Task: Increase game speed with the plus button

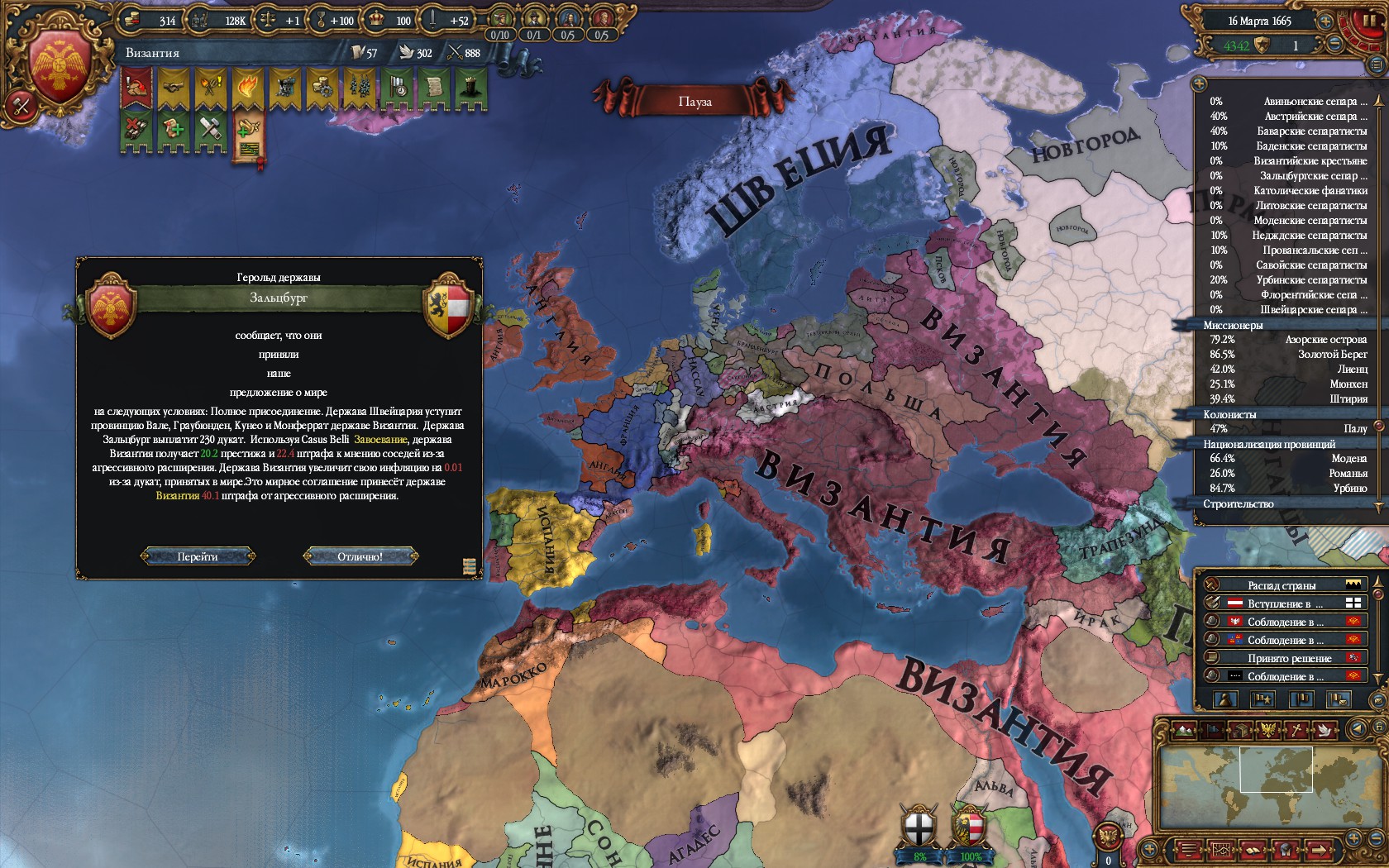Action: (1325, 21)
